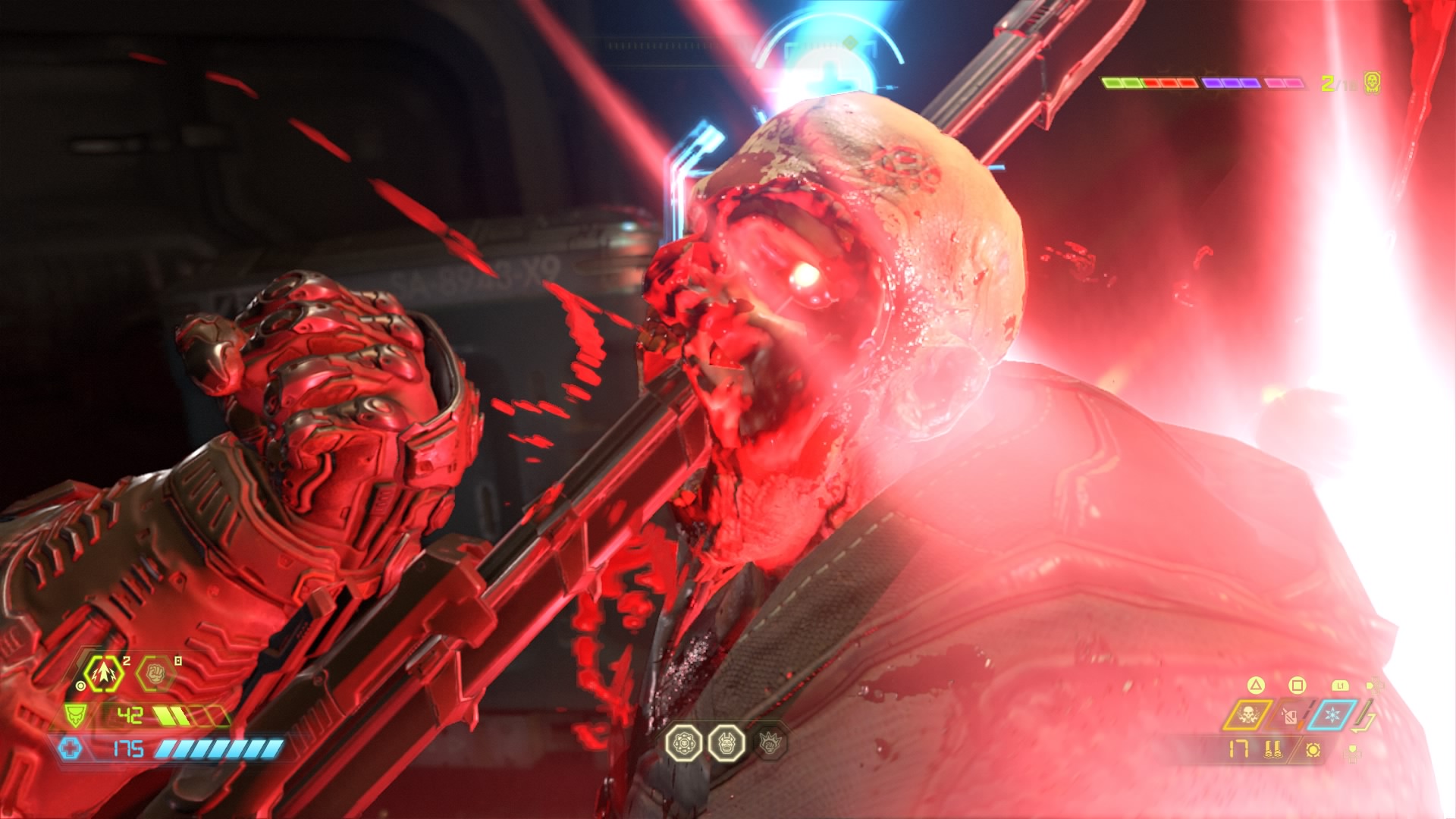Click the yellow demon skull counter icon
Screen dimensions: 1456x819
(1372, 83)
